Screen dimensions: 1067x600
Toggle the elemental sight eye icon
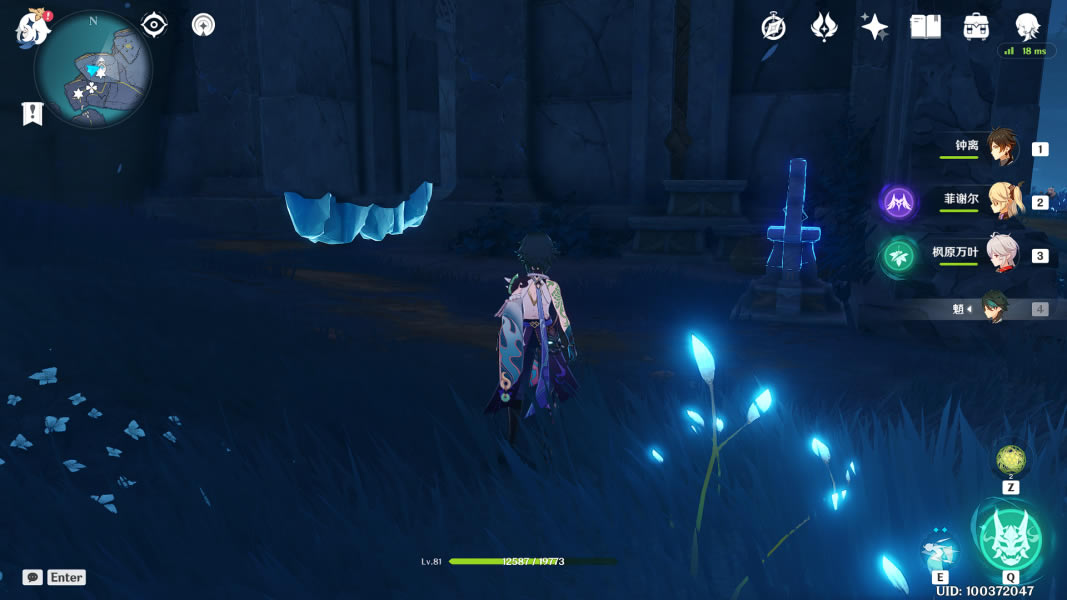154,25
